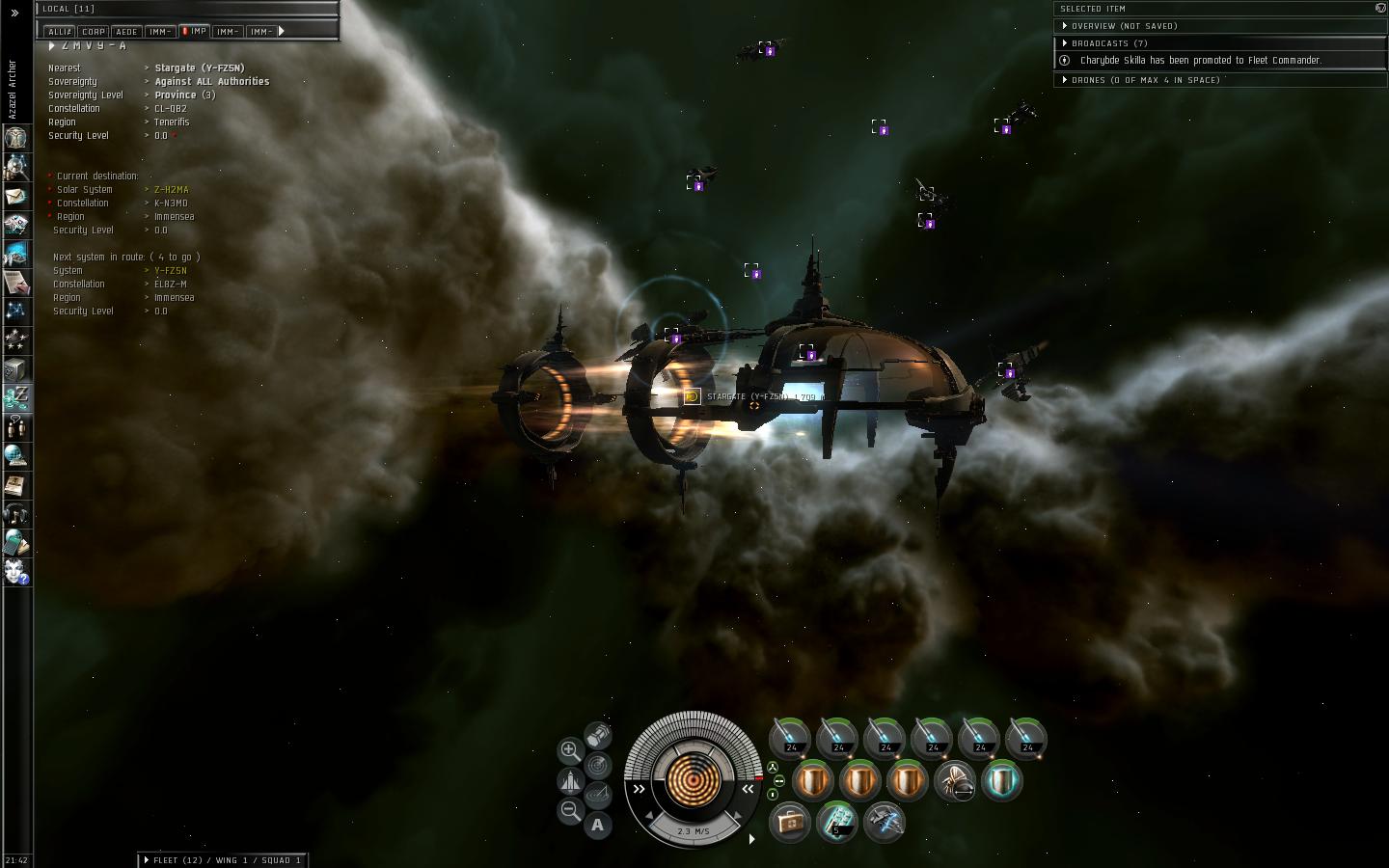The height and width of the screenshot is (868, 1389).
Task: Open the help face icon
Action: pos(16,571)
